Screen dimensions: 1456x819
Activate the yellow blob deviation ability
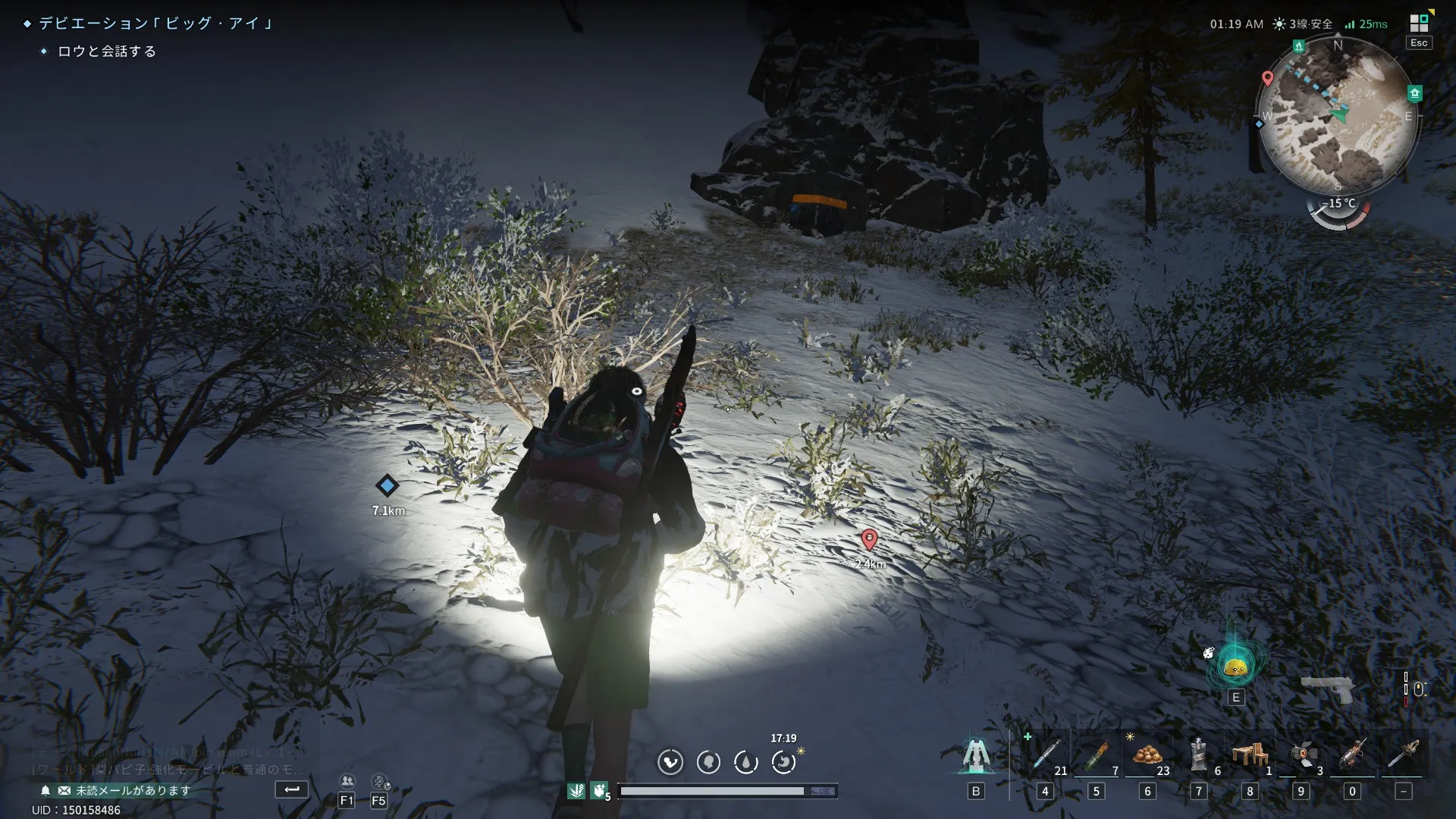pos(1235,667)
